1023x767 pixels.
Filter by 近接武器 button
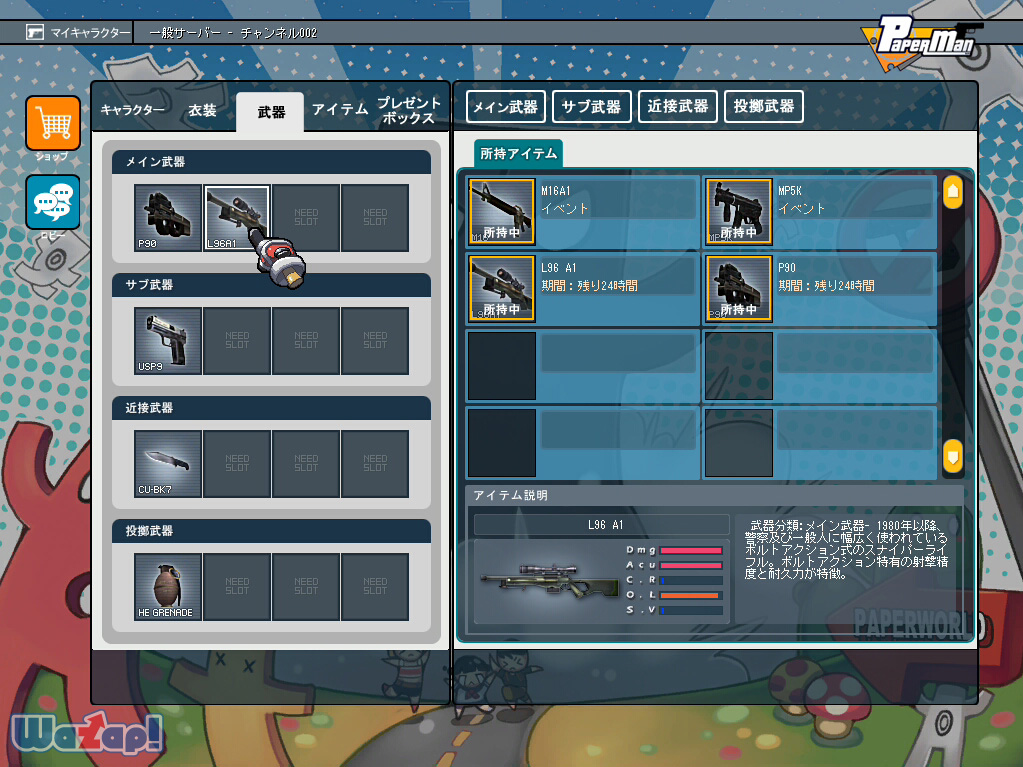(677, 106)
